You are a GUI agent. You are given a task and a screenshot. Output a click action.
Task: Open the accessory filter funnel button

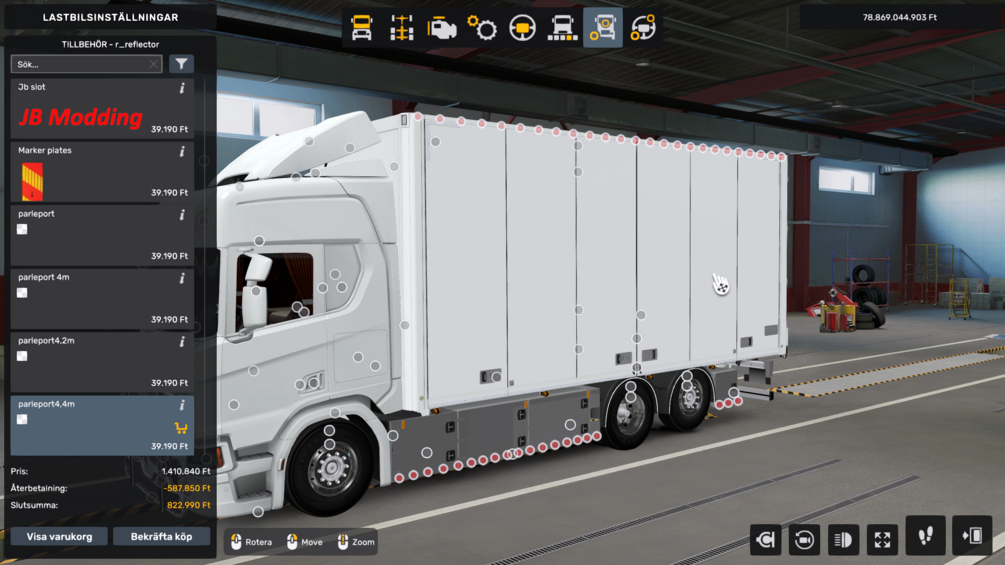(x=181, y=64)
